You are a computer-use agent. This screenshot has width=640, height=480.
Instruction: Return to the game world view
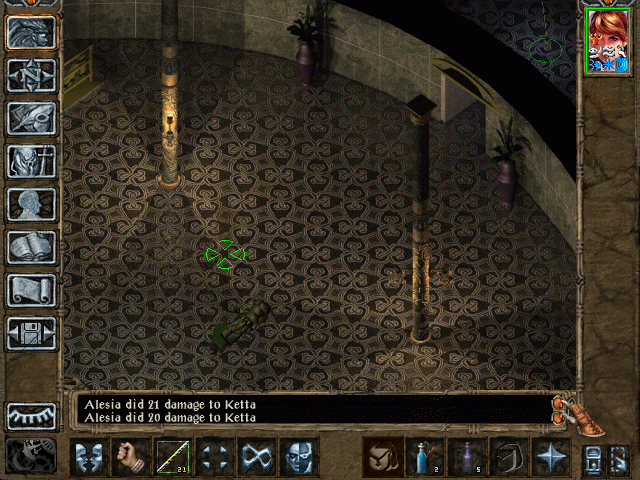pos(32,32)
